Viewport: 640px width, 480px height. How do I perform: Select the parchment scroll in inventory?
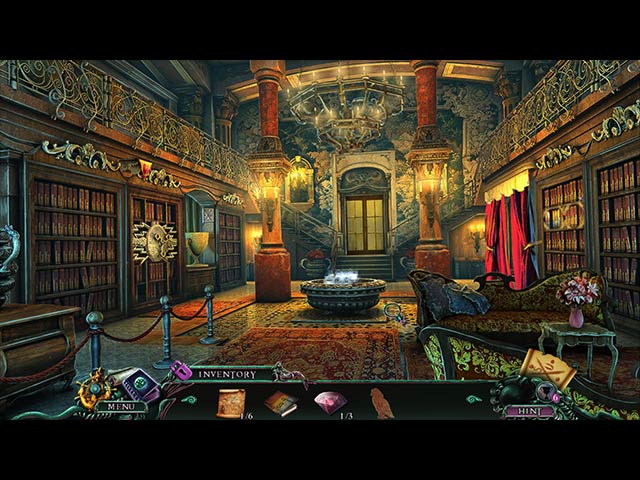pos(232,402)
